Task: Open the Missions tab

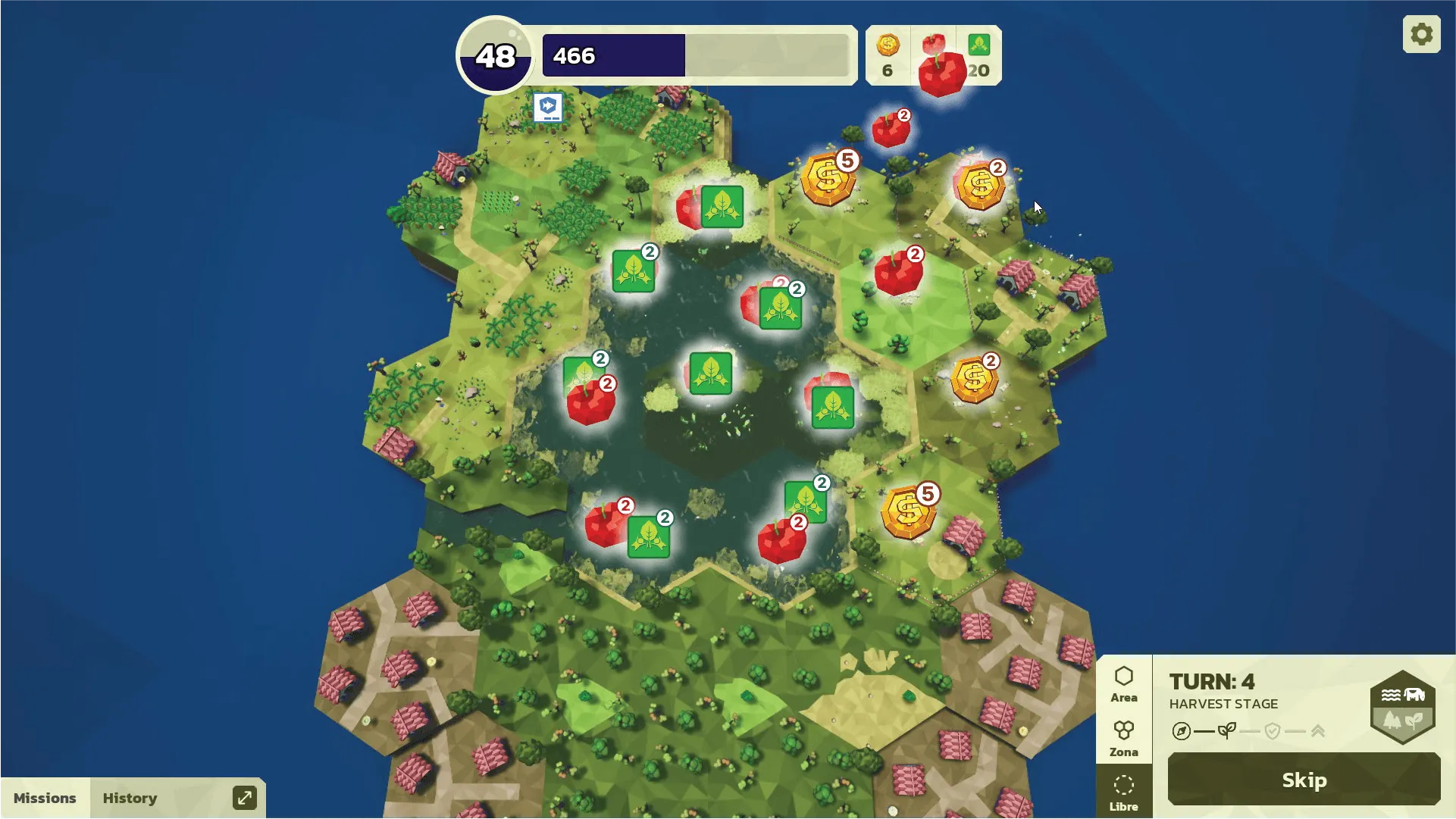Action: (45, 798)
